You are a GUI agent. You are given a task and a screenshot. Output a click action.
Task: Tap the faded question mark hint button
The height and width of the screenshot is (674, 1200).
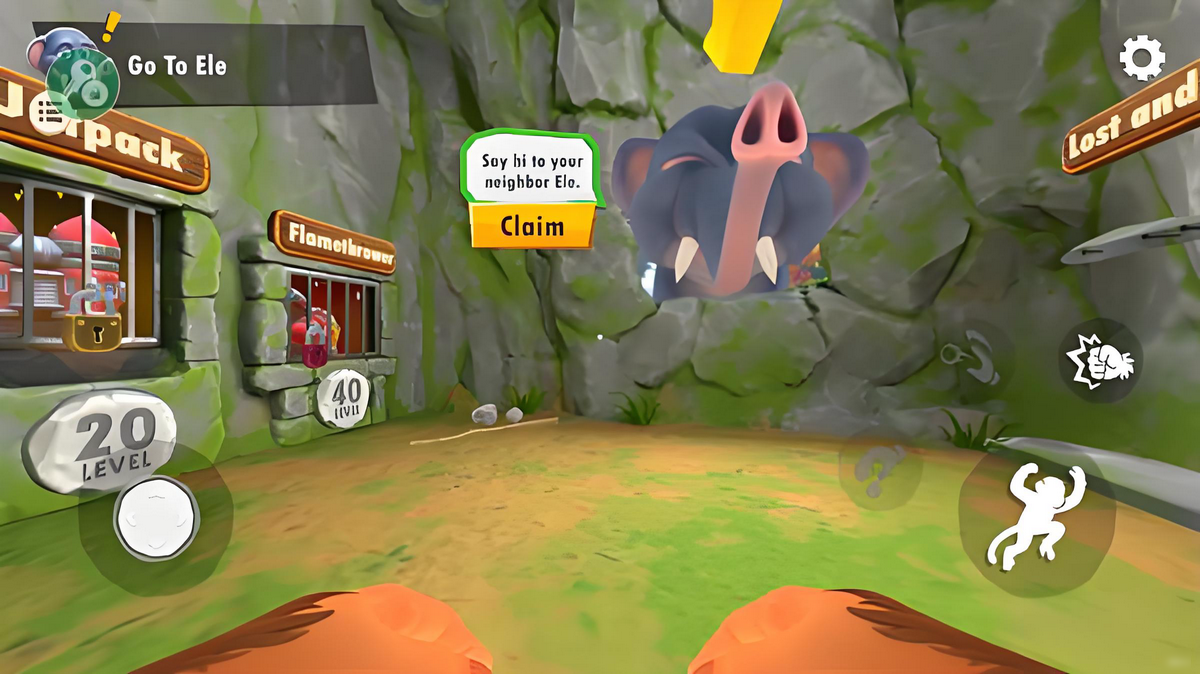pyautogui.click(x=877, y=472)
